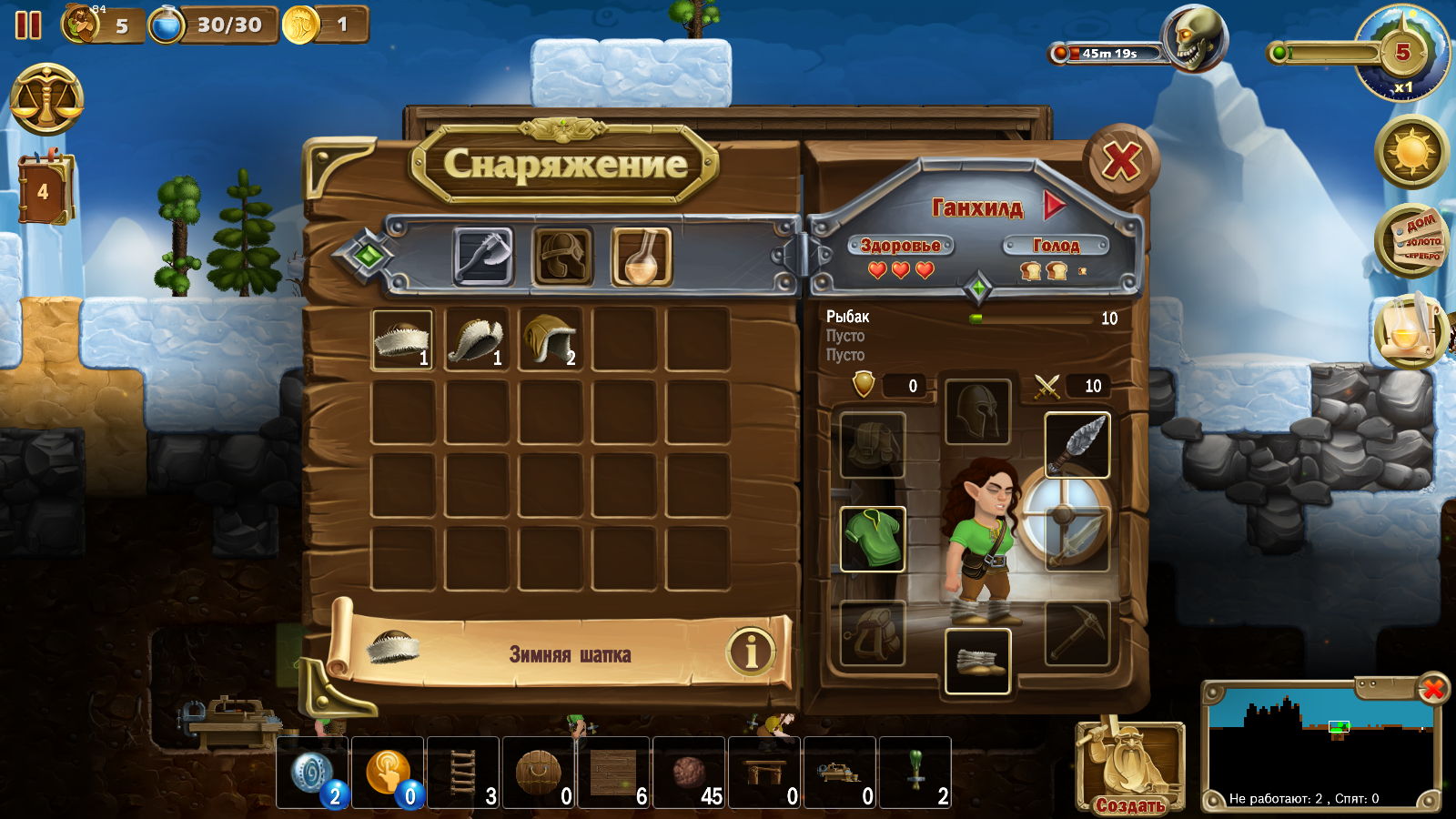Click the sun day-night button
This screenshot has height=819, width=1456.
(1411, 151)
